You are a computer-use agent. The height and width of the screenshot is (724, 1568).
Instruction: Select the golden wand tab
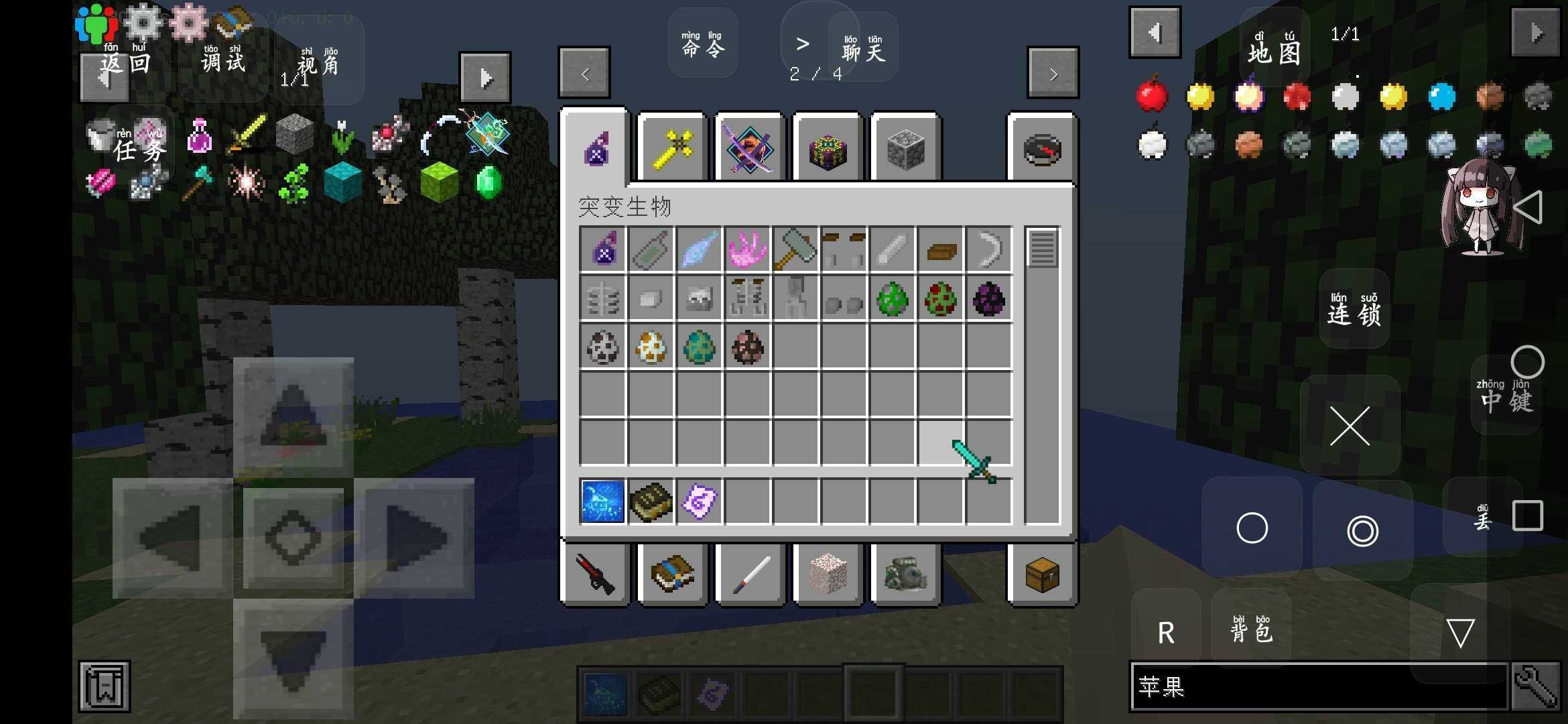tap(672, 148)
